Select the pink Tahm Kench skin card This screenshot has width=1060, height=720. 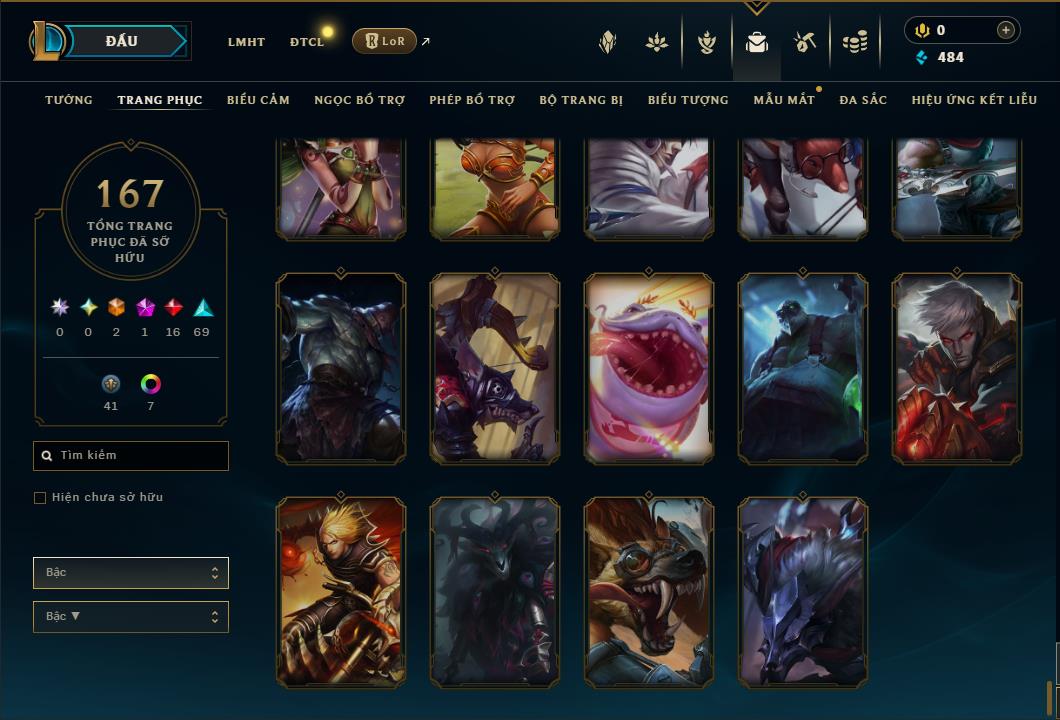click(x=649, y=368)
